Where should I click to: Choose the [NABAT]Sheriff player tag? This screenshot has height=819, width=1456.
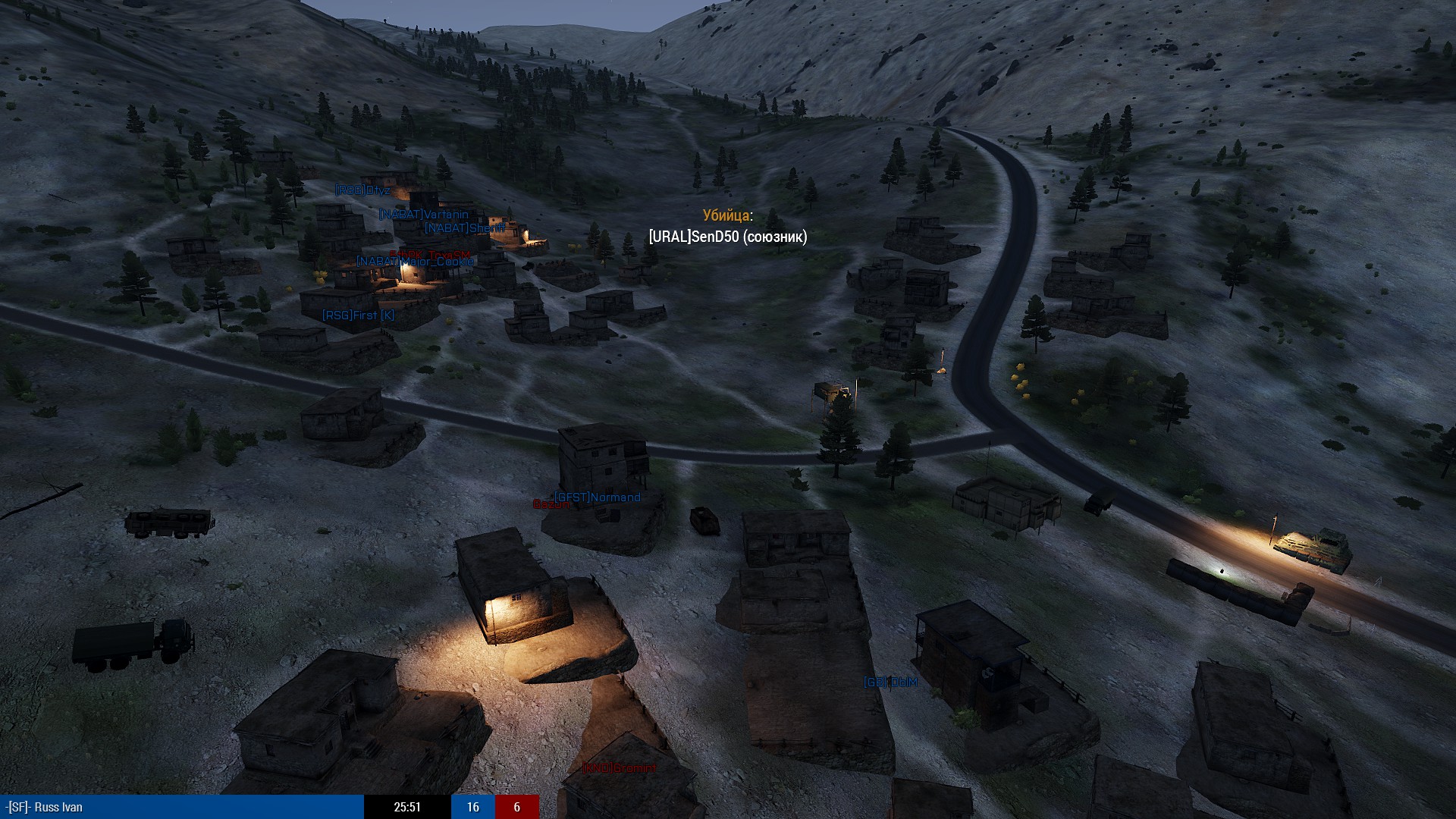[465, 228]
